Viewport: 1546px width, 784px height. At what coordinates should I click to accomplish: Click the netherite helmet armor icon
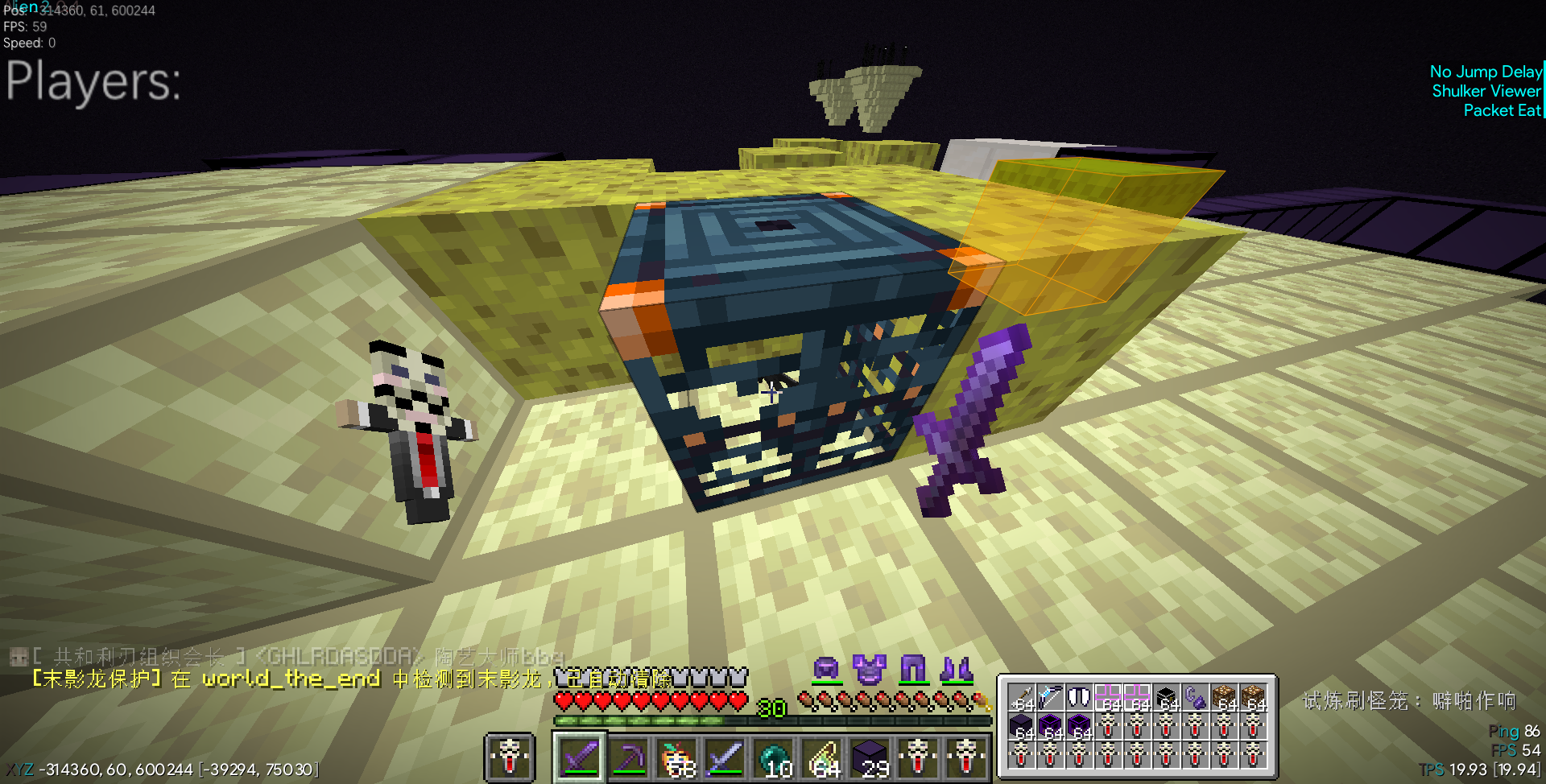coord(826,668)
